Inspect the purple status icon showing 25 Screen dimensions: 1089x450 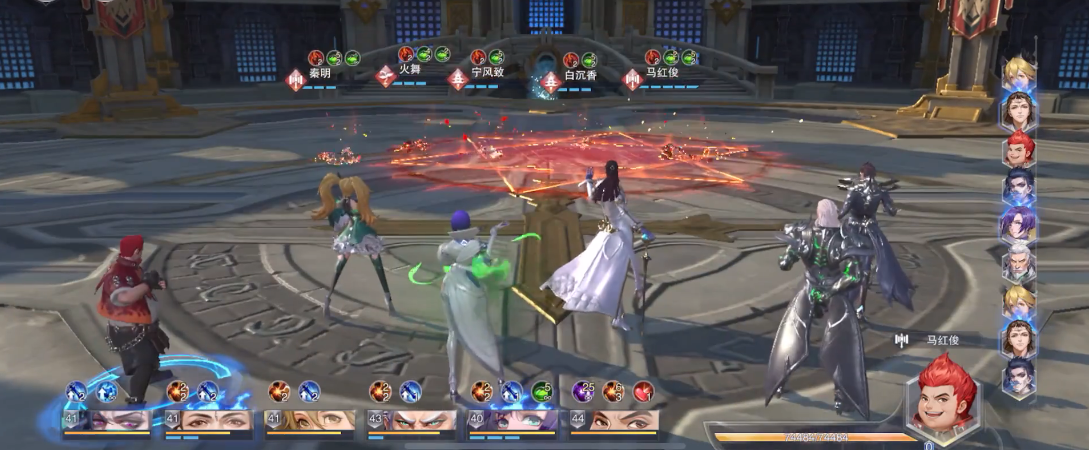(x=583, y=391)
